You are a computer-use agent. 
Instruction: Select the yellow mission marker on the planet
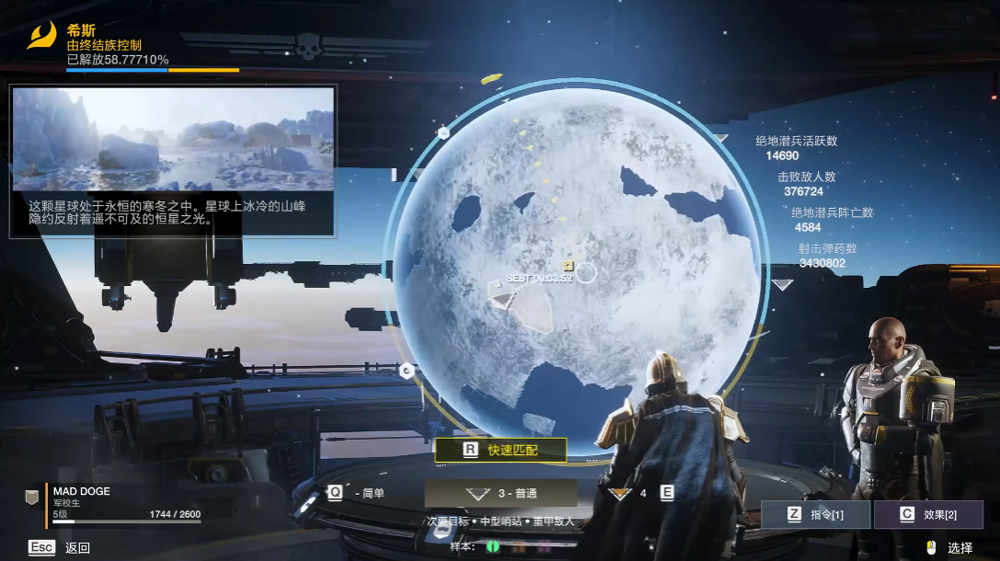point(568,266)
